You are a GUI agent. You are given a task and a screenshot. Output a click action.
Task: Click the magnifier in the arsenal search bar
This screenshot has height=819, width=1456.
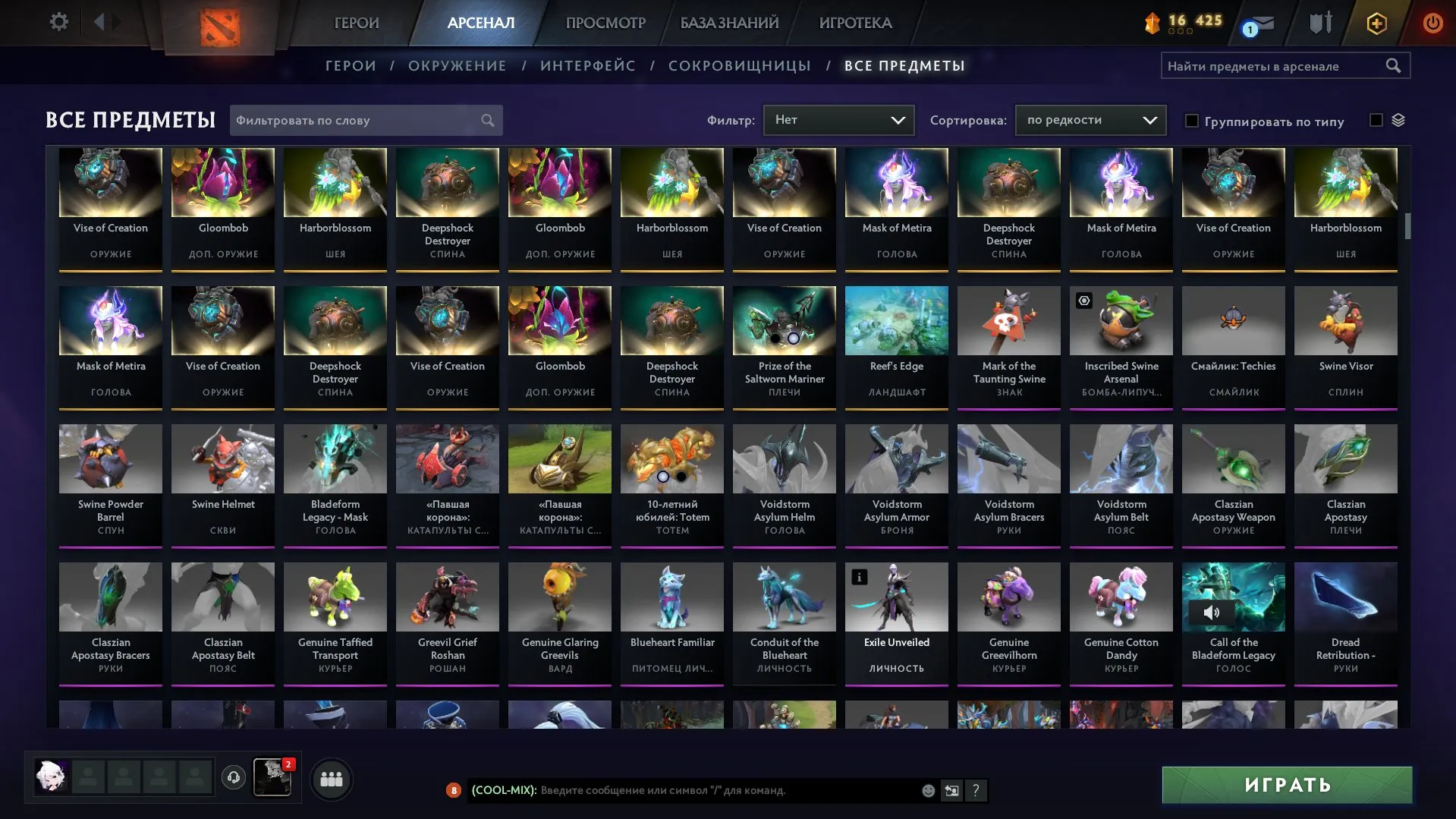[x=1395, y=65]
